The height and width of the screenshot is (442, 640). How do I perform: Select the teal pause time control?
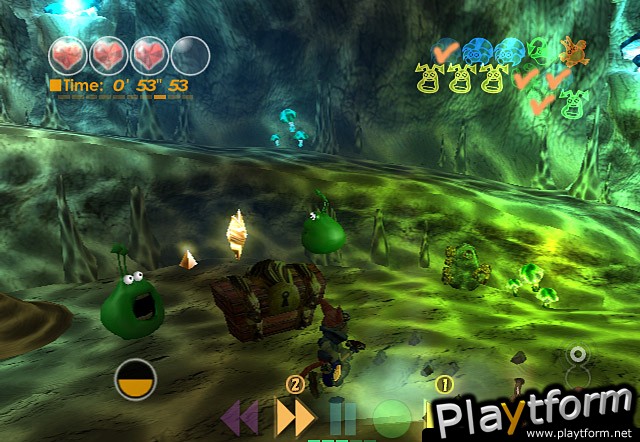point(344,417)
